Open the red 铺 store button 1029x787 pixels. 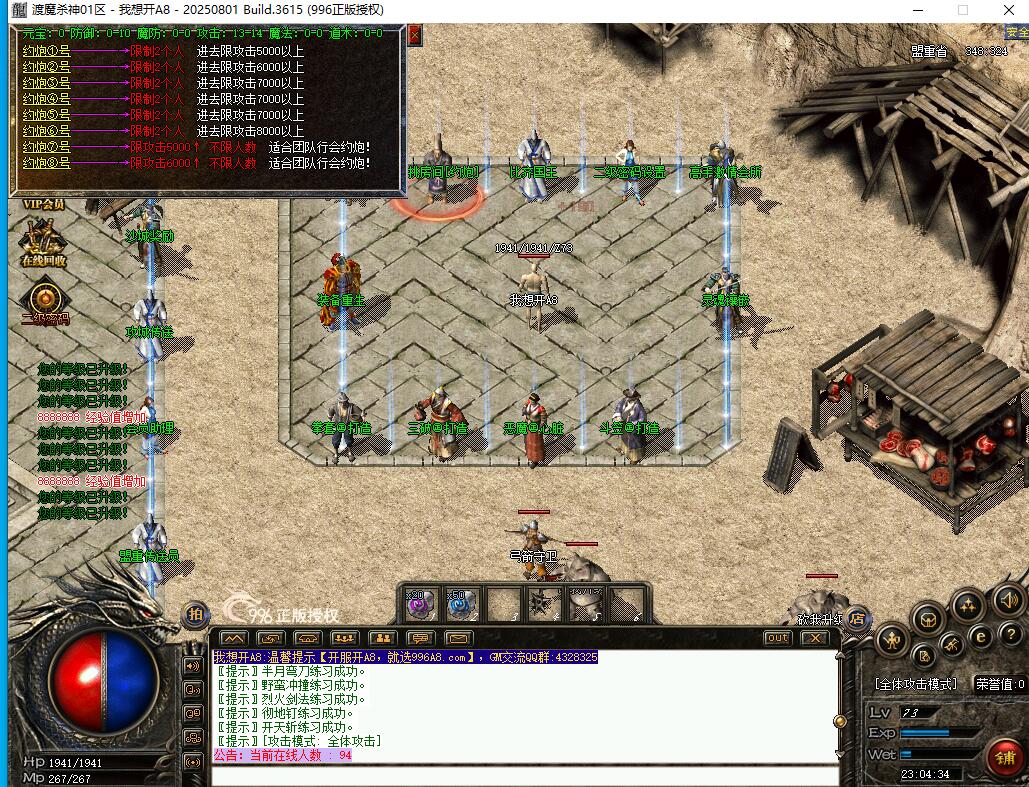pos(1003,756)
